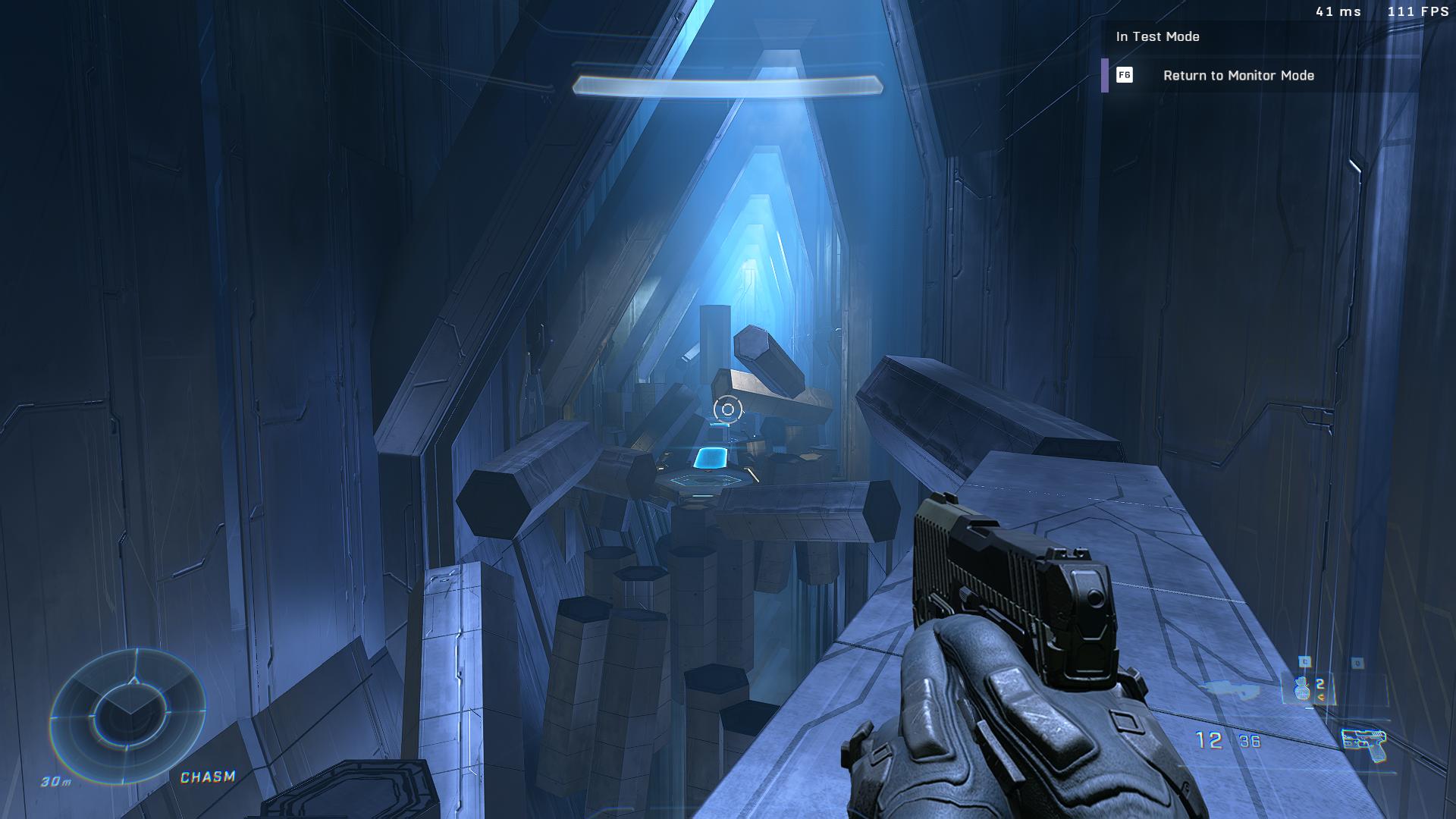1456x819 pixels.
Task: Switch to the stowed rifle icon
Action: tap(1229, 689)
